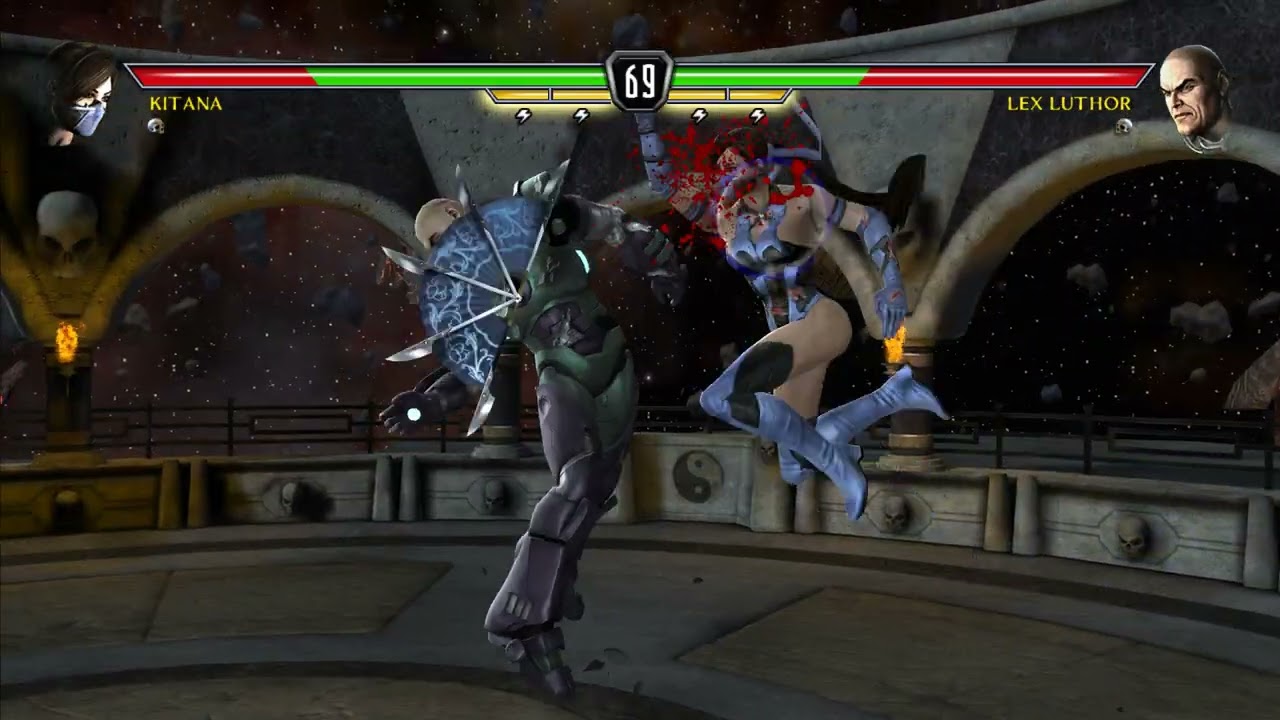Select the LEX LUTHOR name label
This screenshot has width=1280, height=720.
click(x=1070, y=102)
